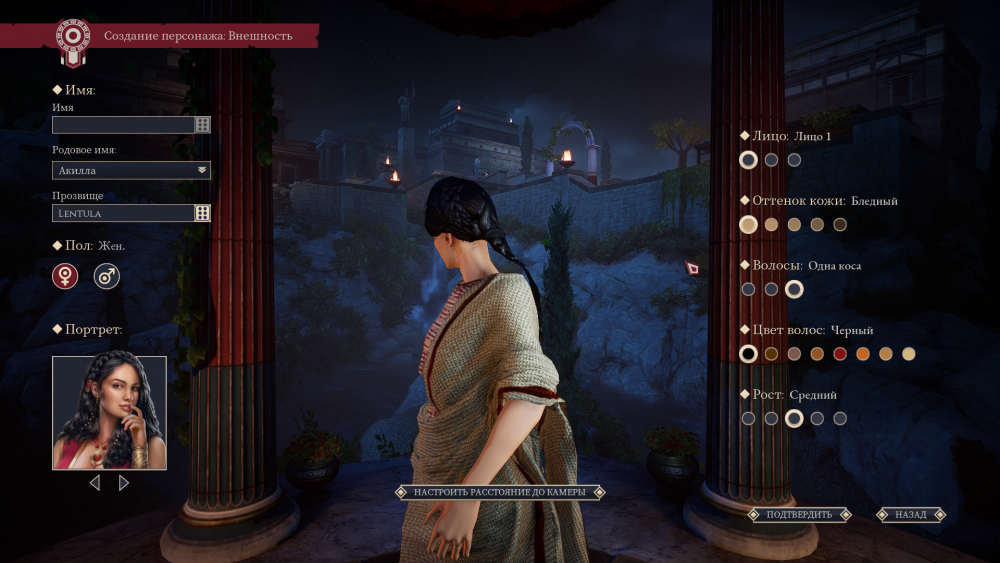Select the third face option
Image resolution: width=1000 pixels, height=563 pixels.
point(794,160)
